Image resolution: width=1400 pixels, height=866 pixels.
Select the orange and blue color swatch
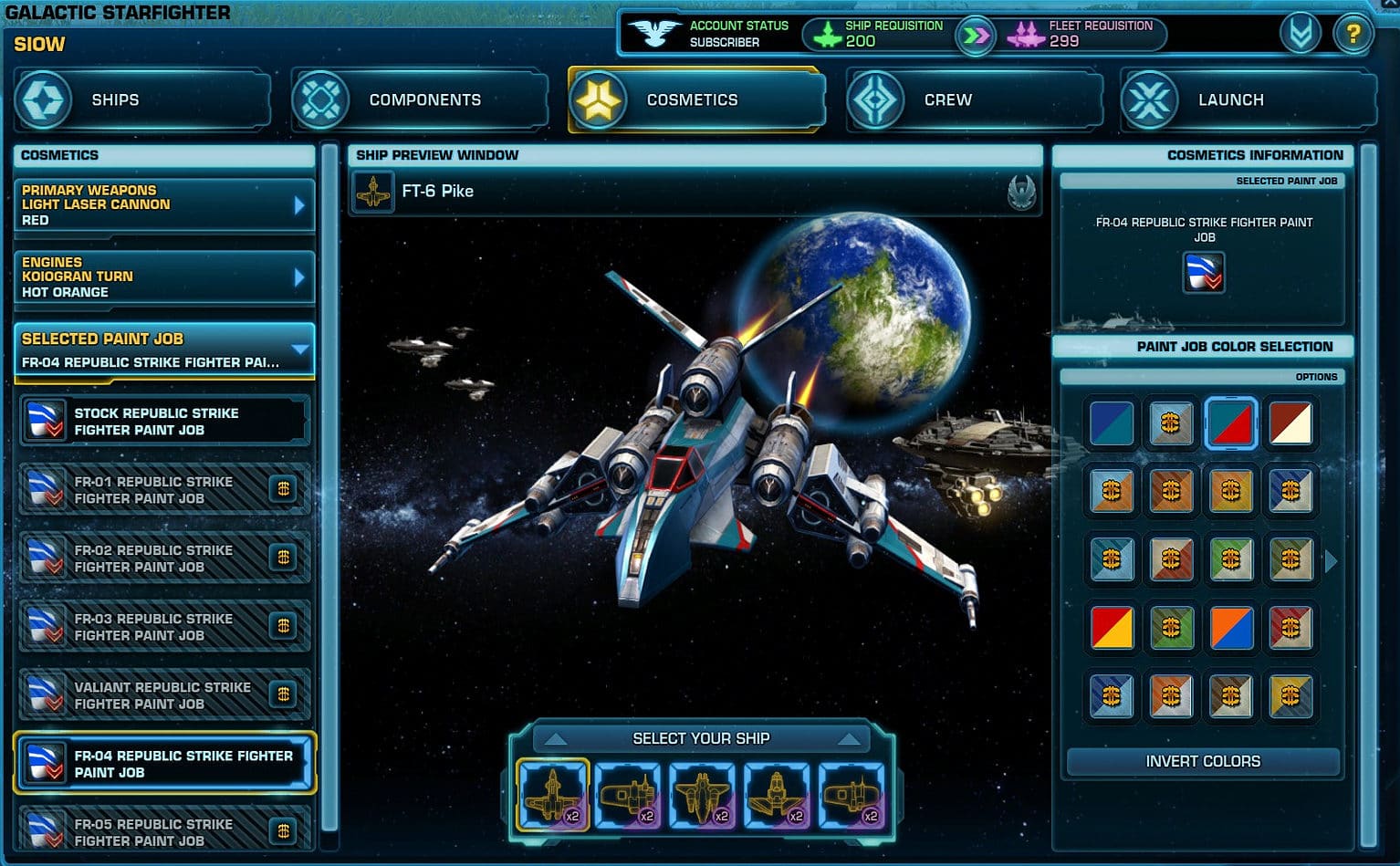click(1230, 628)
